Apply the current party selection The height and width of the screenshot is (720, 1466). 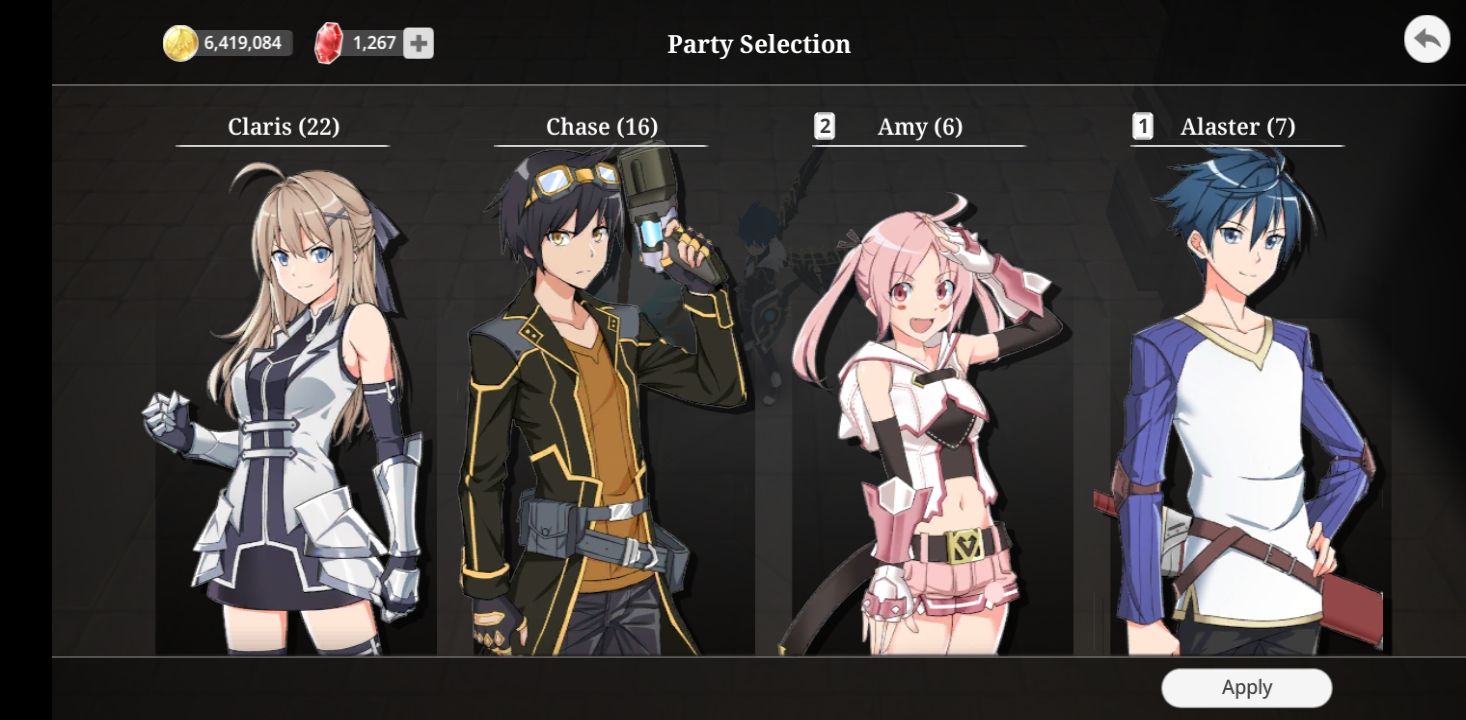click(1246, 688)
